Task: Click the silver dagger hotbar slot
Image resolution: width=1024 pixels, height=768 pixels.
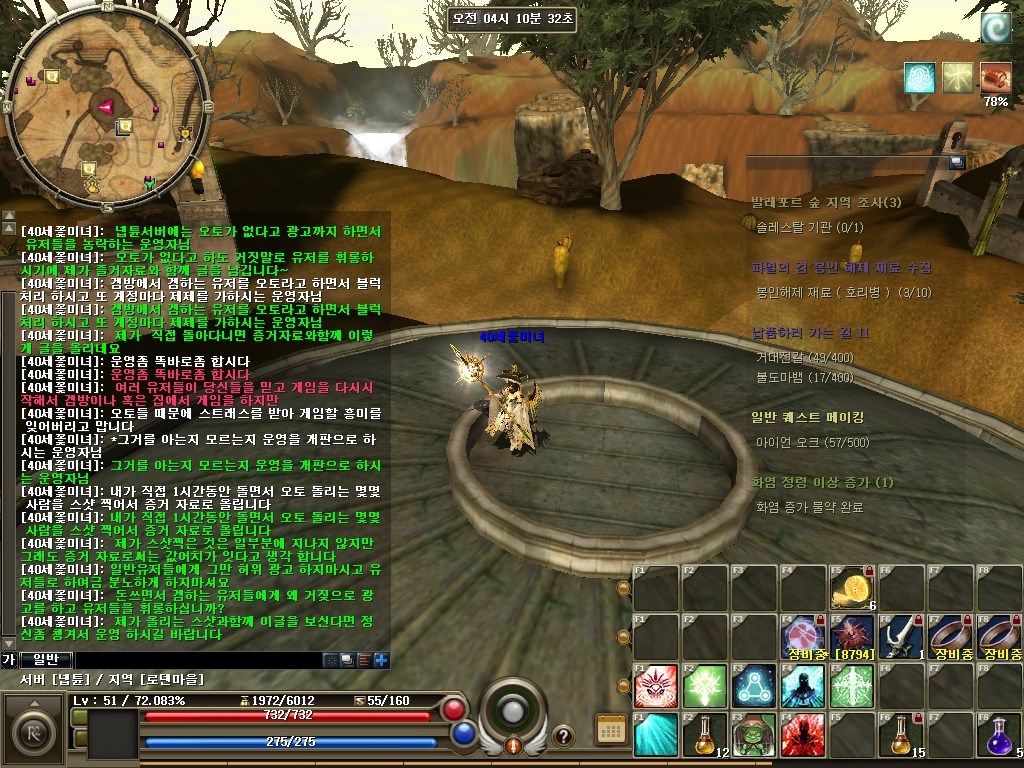Action: [x=901, y=636]
